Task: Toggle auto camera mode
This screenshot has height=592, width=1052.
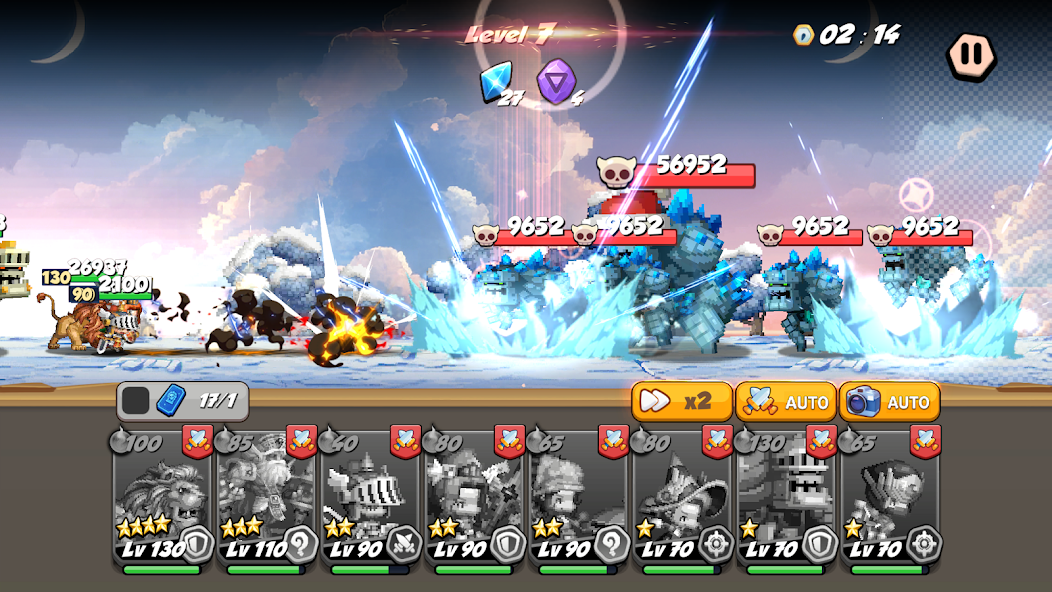Action: click(890, 401)
